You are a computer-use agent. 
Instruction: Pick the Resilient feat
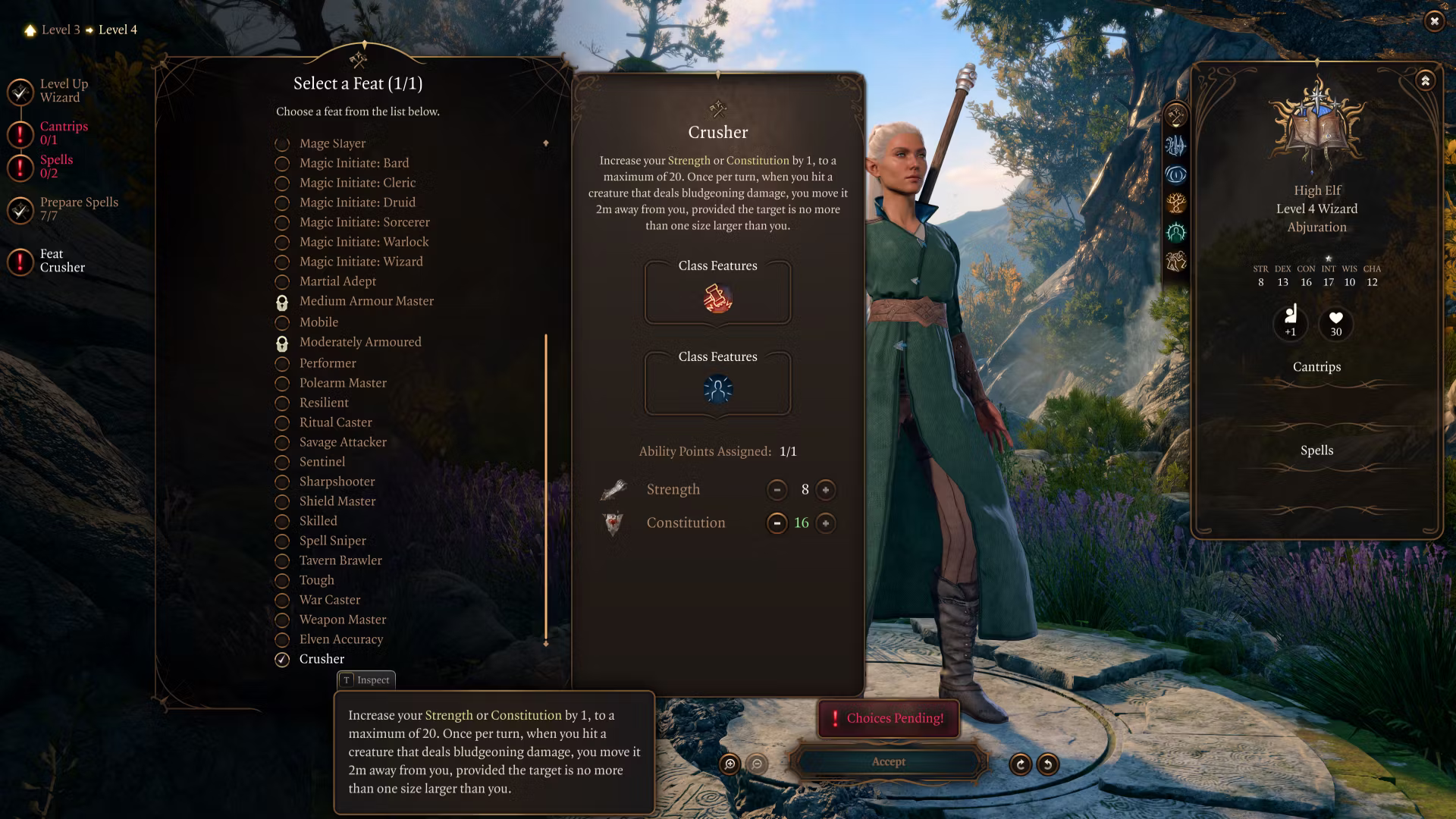[x=324, y=403]
